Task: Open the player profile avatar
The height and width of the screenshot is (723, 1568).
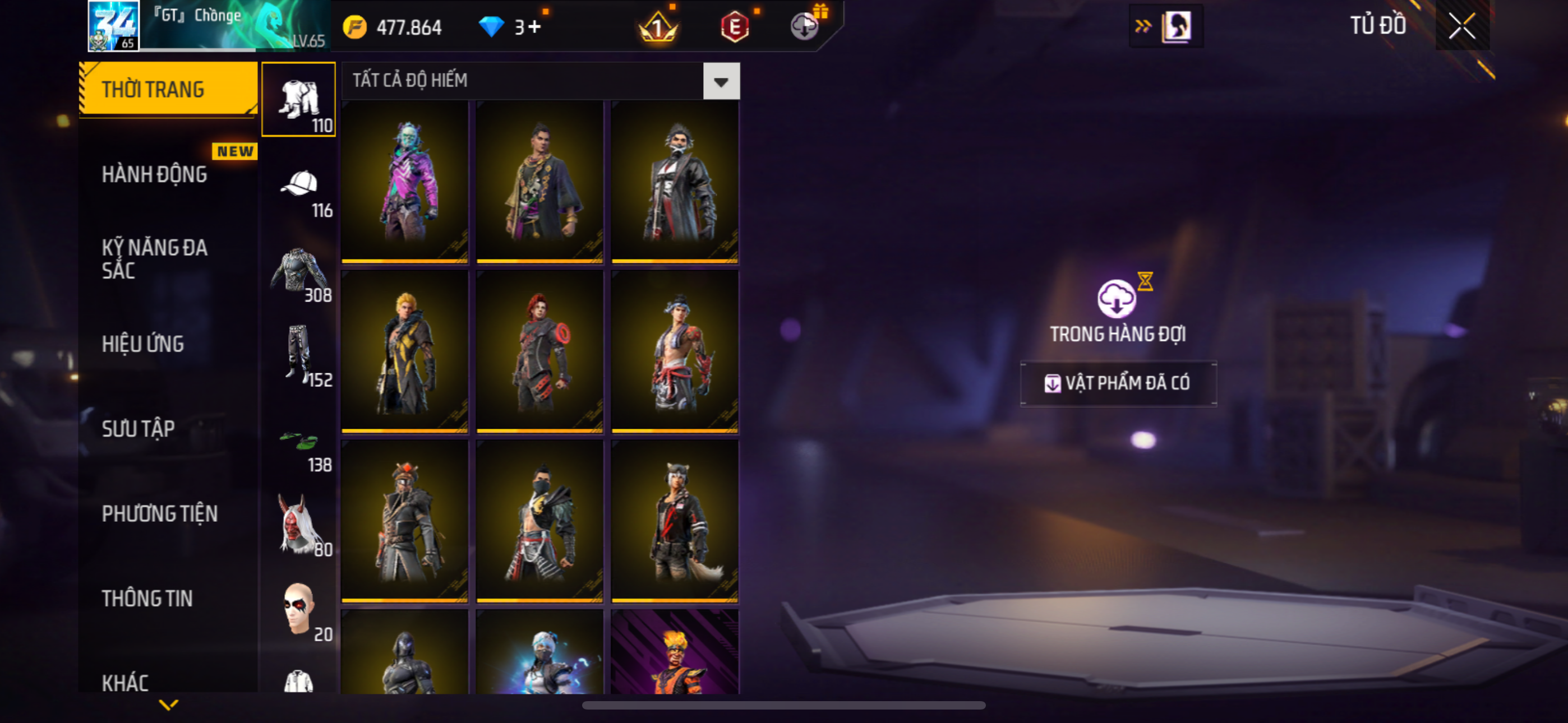Action: pyautogui.click(x=114, y=26)
